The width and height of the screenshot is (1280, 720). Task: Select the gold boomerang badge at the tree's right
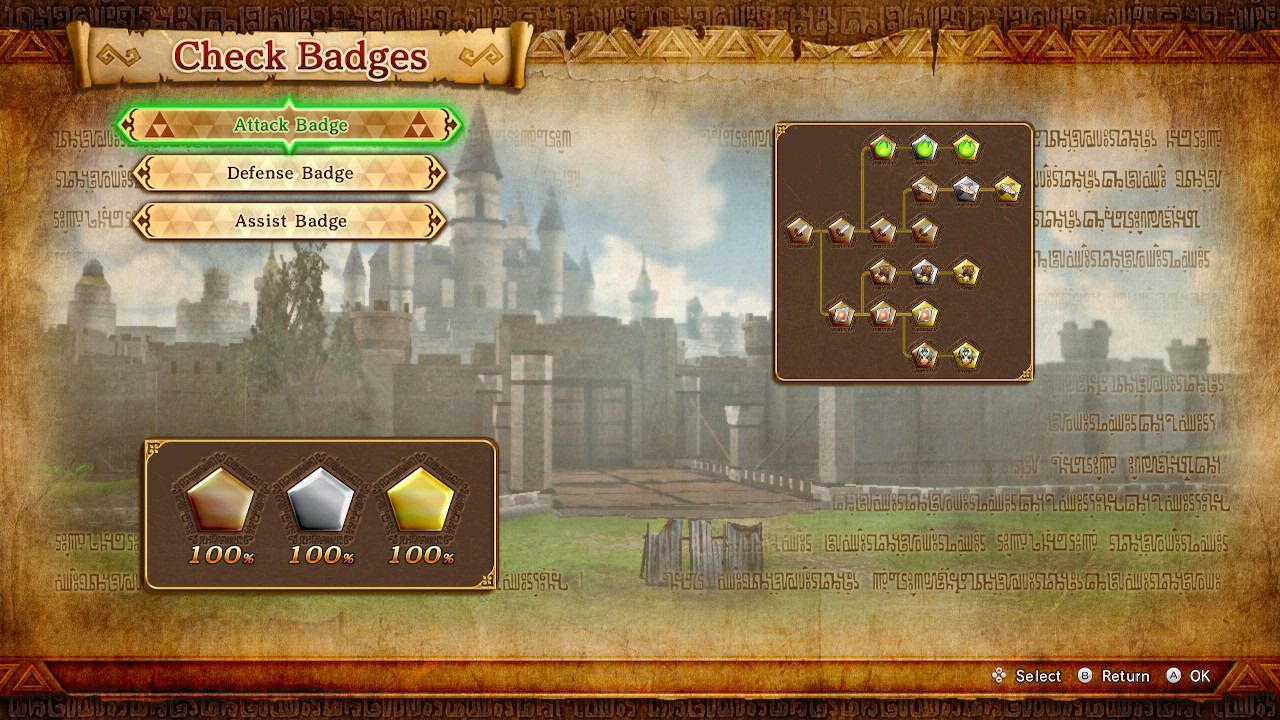[1006, 190]
